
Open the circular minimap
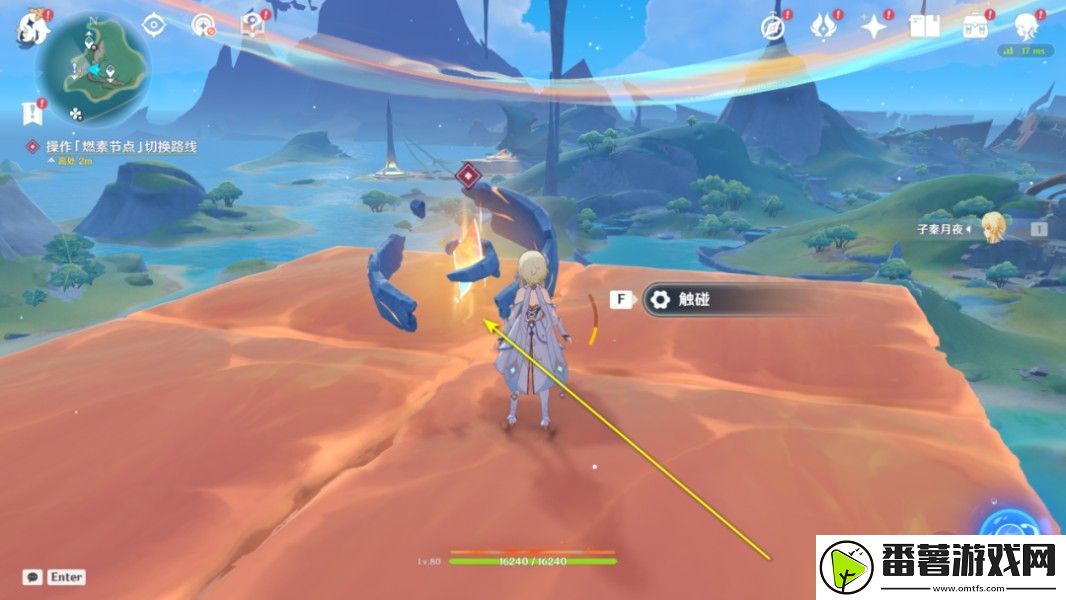pos(93,66)
